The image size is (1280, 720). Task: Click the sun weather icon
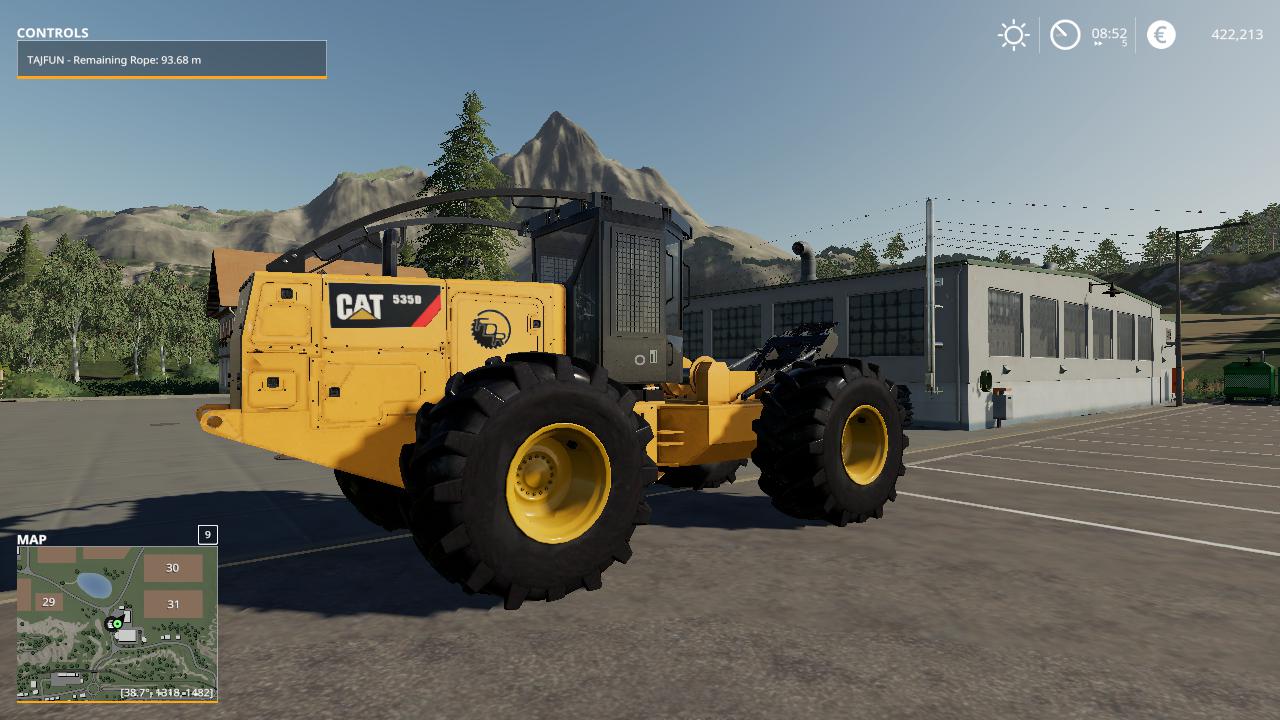click(1013, 35)
